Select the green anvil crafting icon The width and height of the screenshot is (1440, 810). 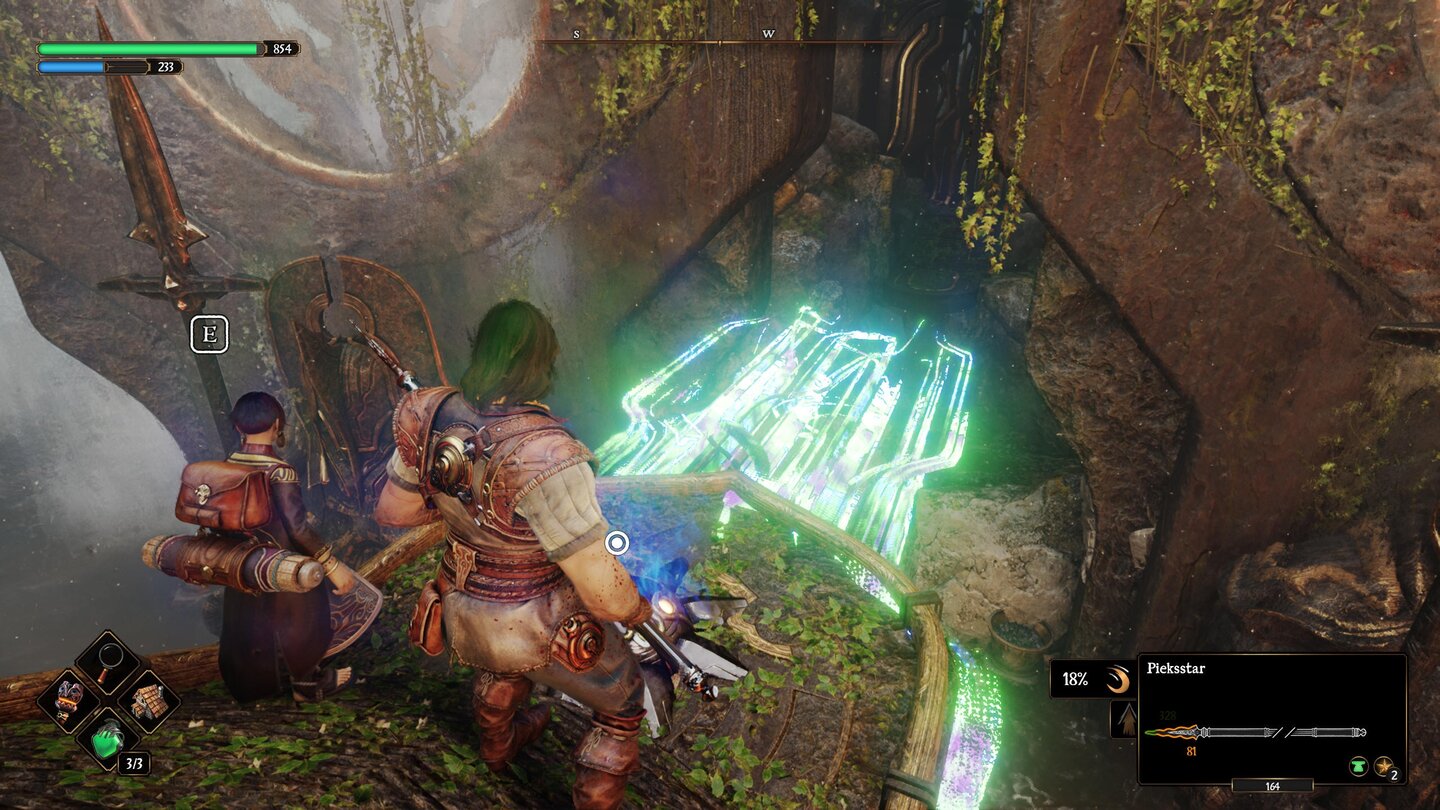click(x=1358, y=765)
